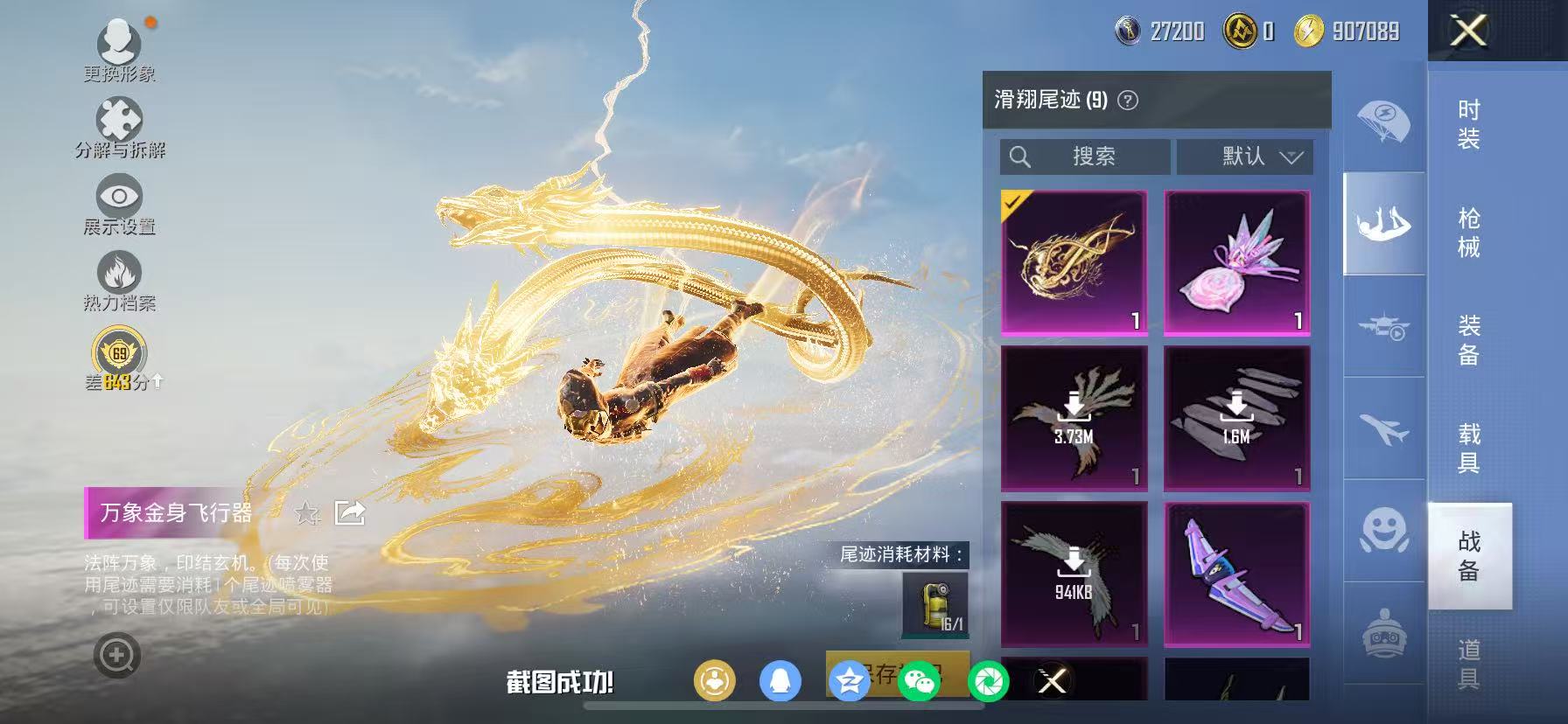
Task: Open the 默认 sorting dropdown
Action: (x=1243, y=157)
